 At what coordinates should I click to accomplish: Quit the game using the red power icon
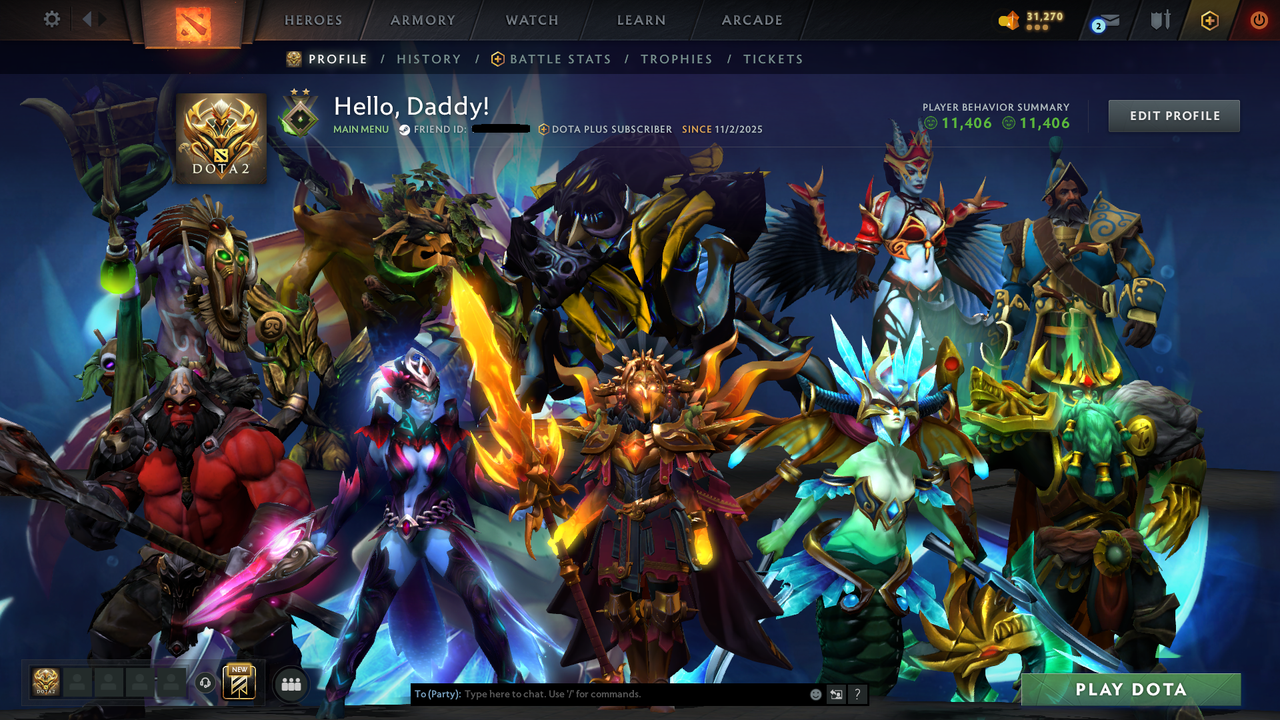click(1258, 18)
